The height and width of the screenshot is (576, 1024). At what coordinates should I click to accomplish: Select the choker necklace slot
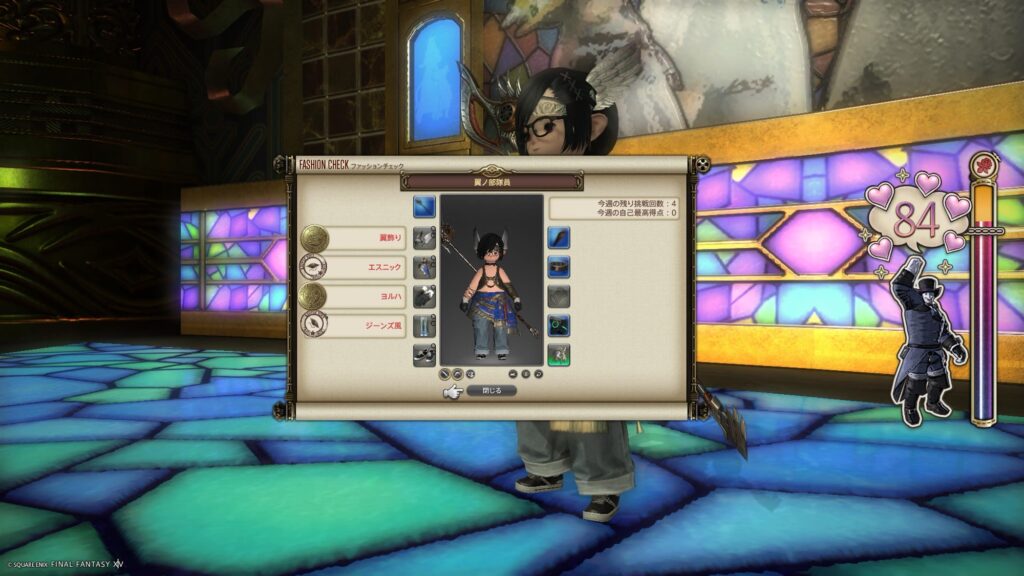tap(559, 266)
